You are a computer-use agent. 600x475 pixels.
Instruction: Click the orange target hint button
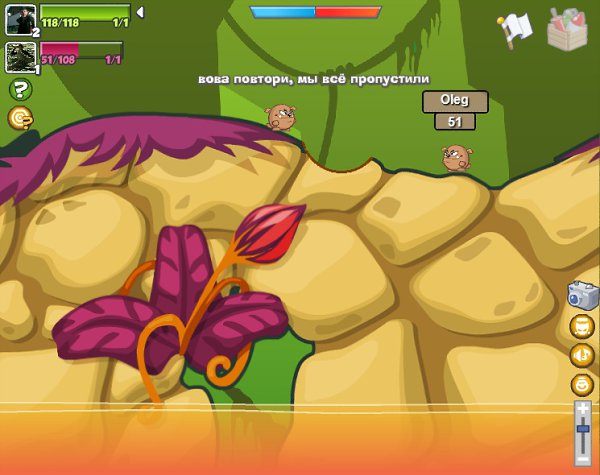[20, 118]
